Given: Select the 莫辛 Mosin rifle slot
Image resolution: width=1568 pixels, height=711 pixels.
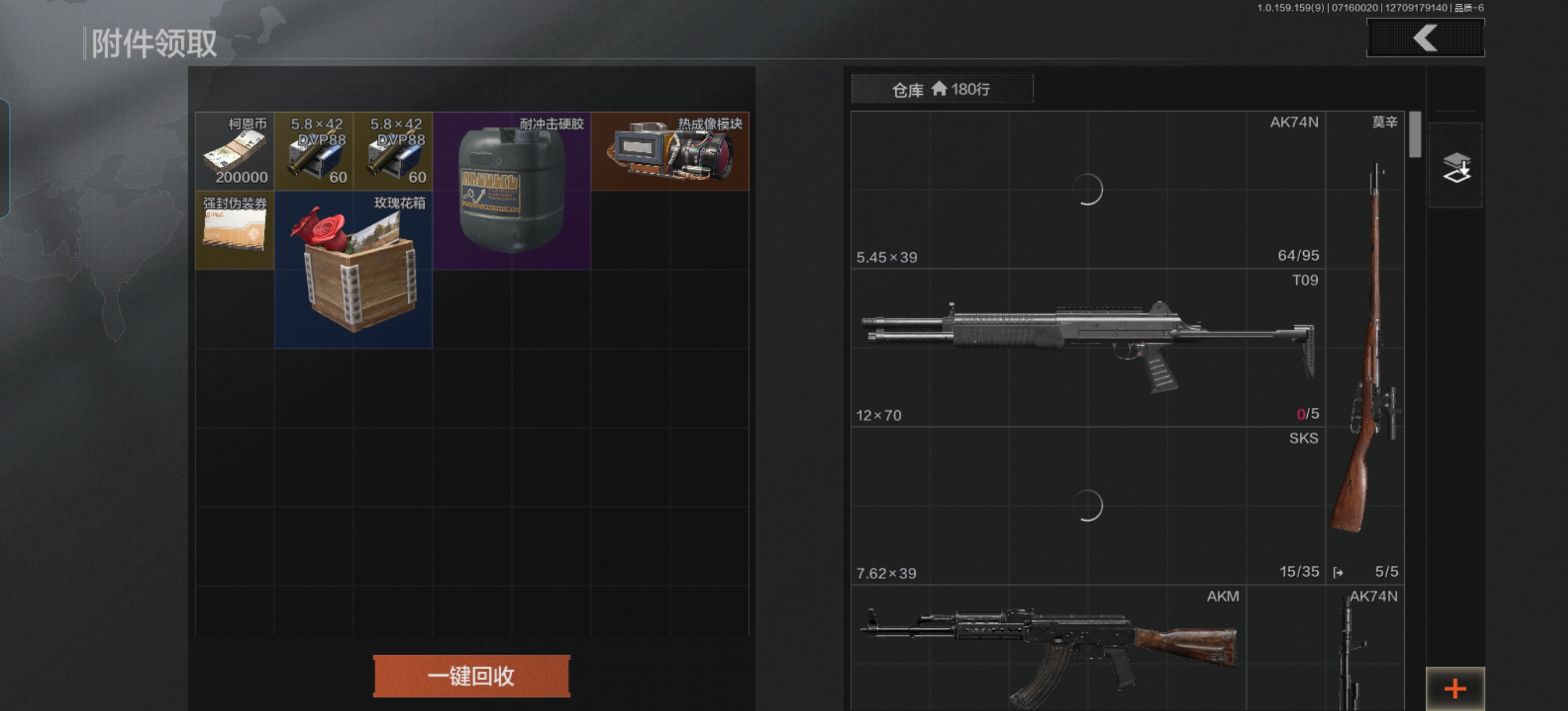Looking at the screenshot, I should click(1365, 347).
